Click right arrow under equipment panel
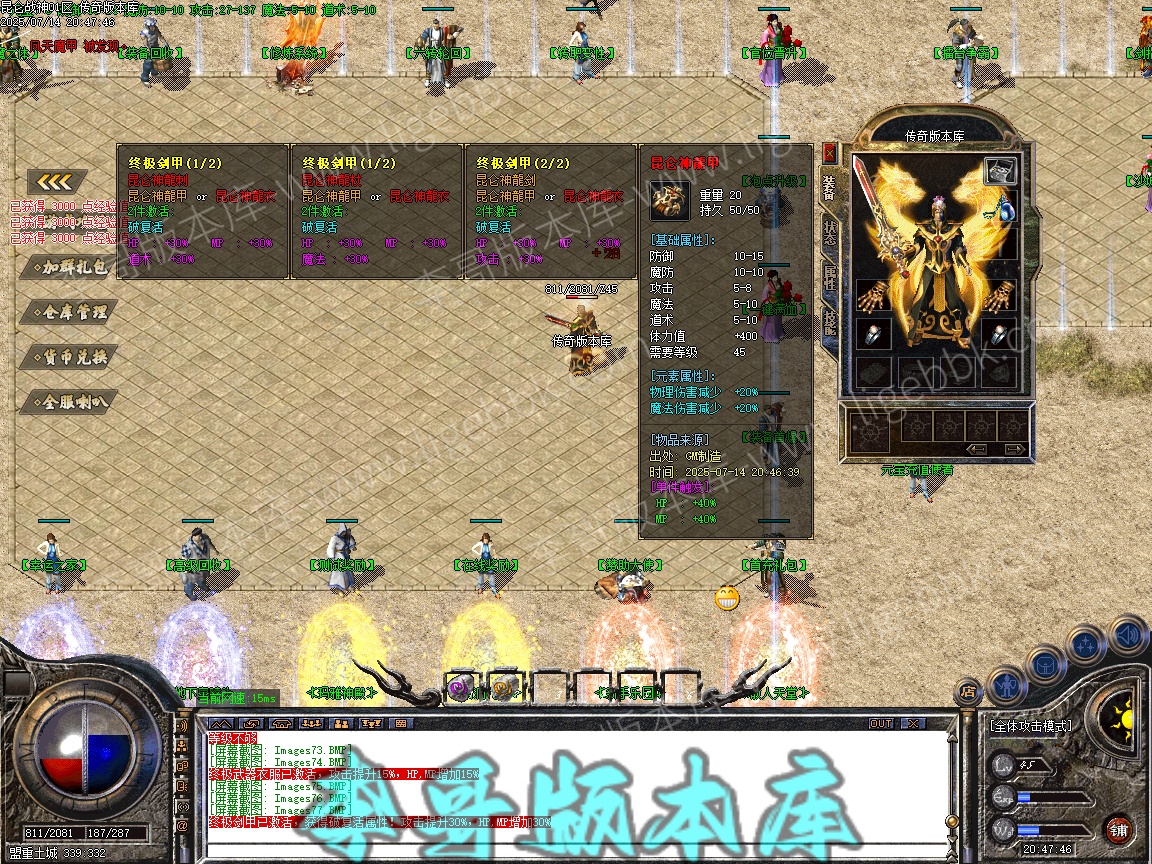The image size is (1152, 864). pos(1014,449)
